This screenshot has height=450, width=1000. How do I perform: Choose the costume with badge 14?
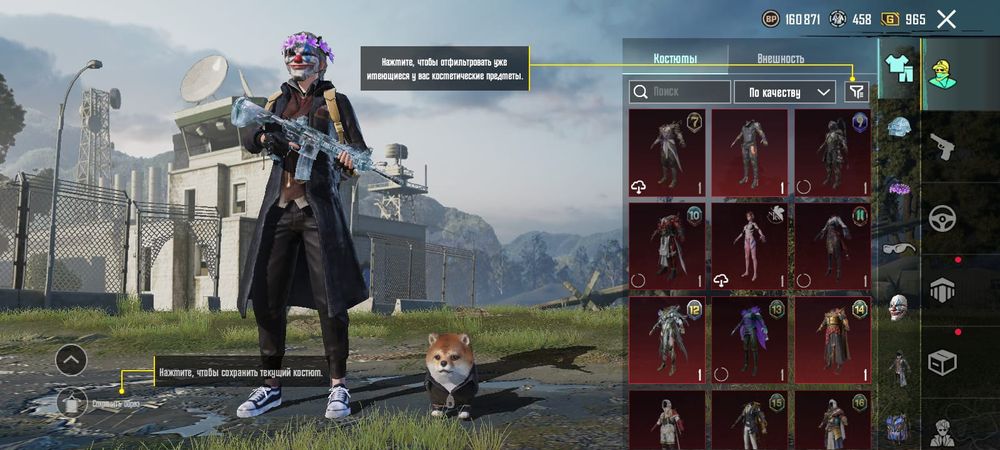coord(832,341)
